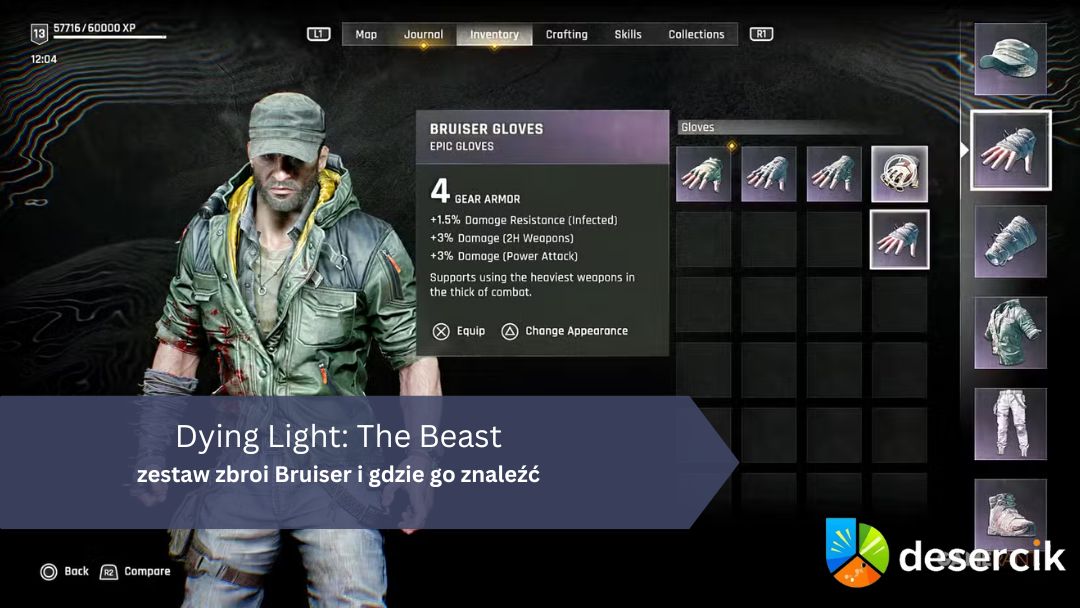Select the bracers equipment slot

[1010, 242]
